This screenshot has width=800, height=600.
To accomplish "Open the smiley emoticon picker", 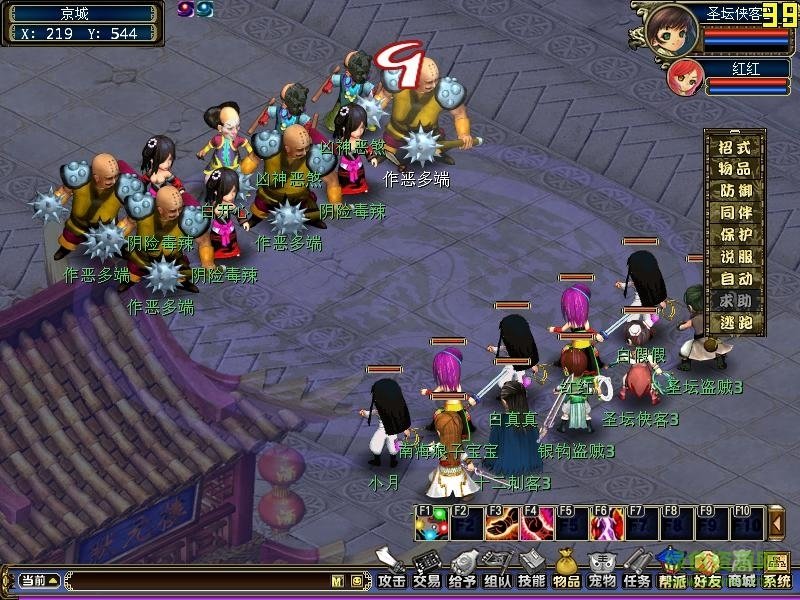I will (356, 580).
